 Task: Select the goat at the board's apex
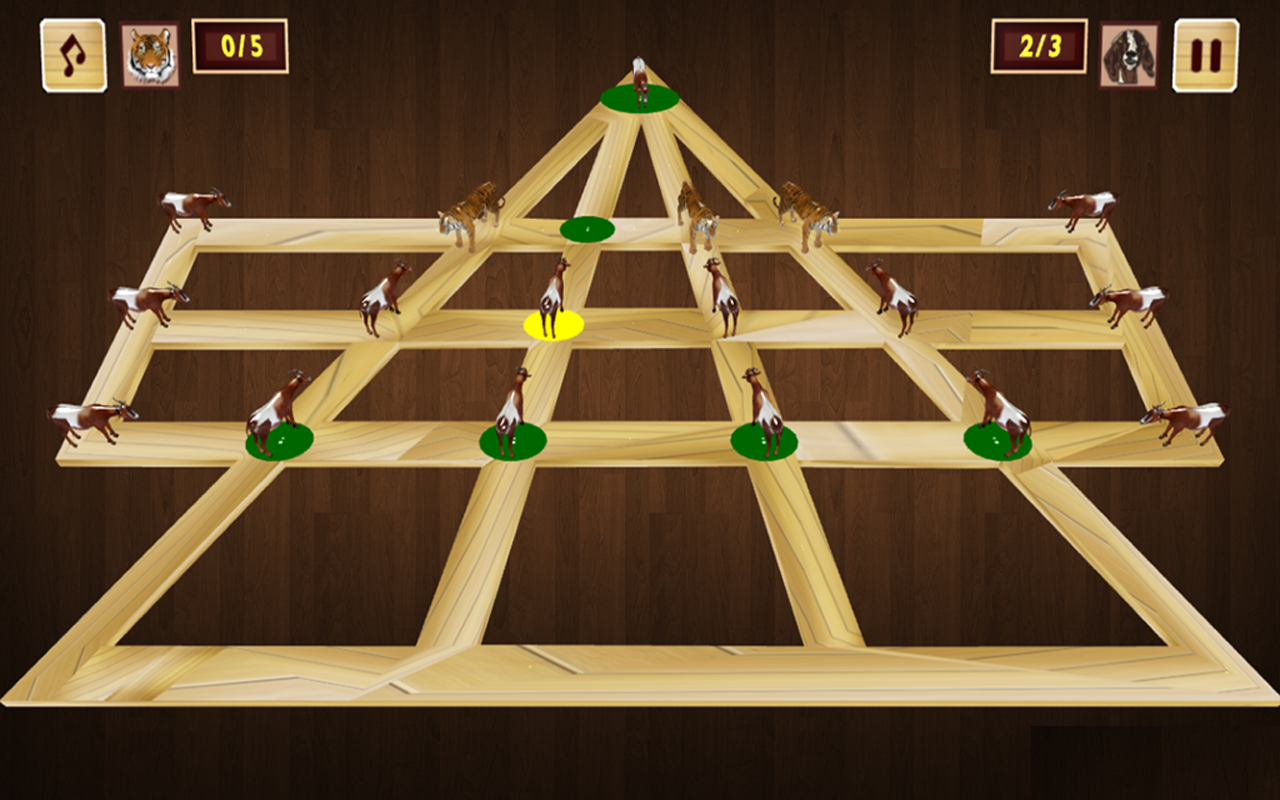click(640, 84)
